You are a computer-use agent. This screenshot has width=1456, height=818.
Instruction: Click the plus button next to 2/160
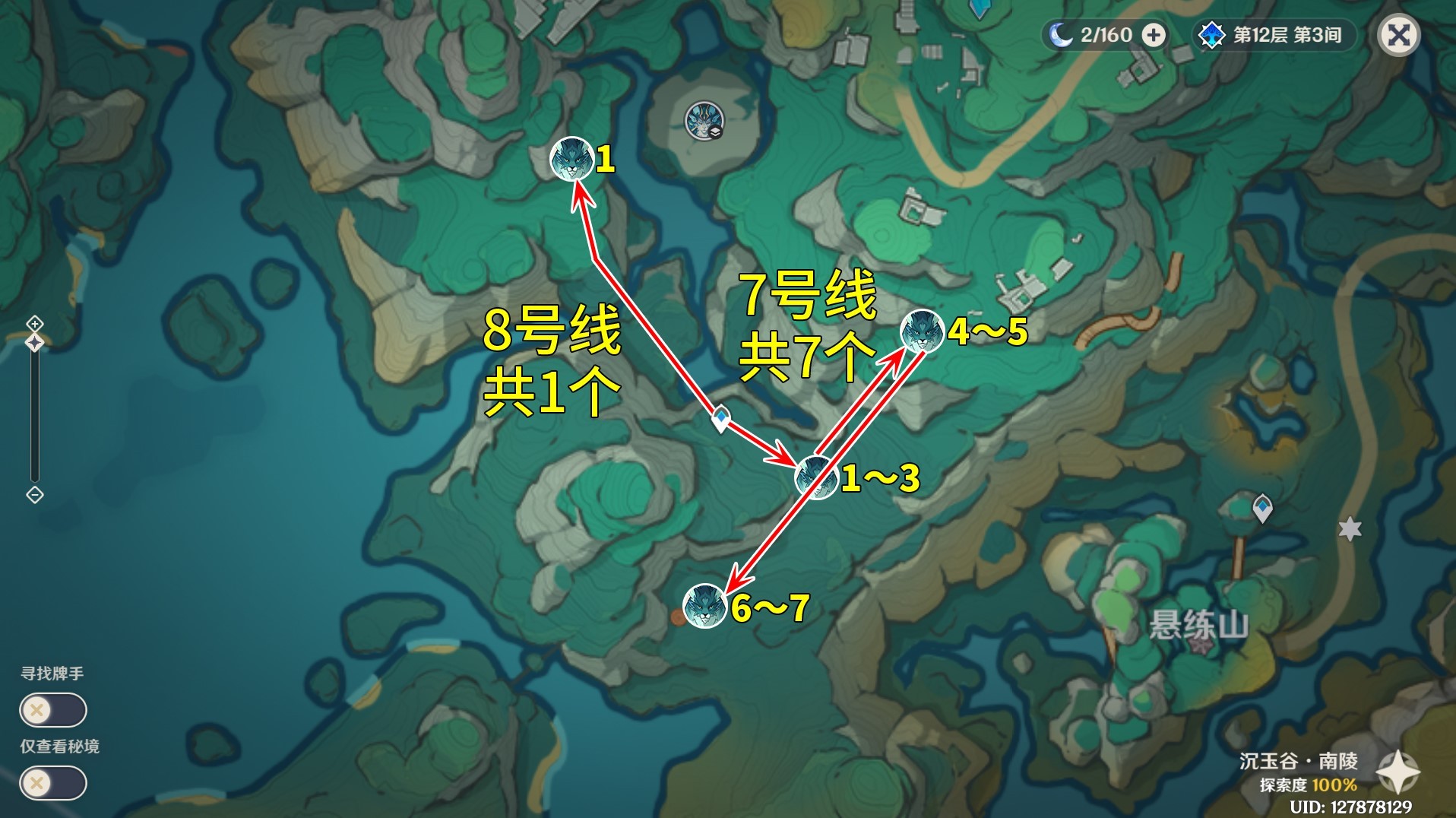click(1154, 33)
